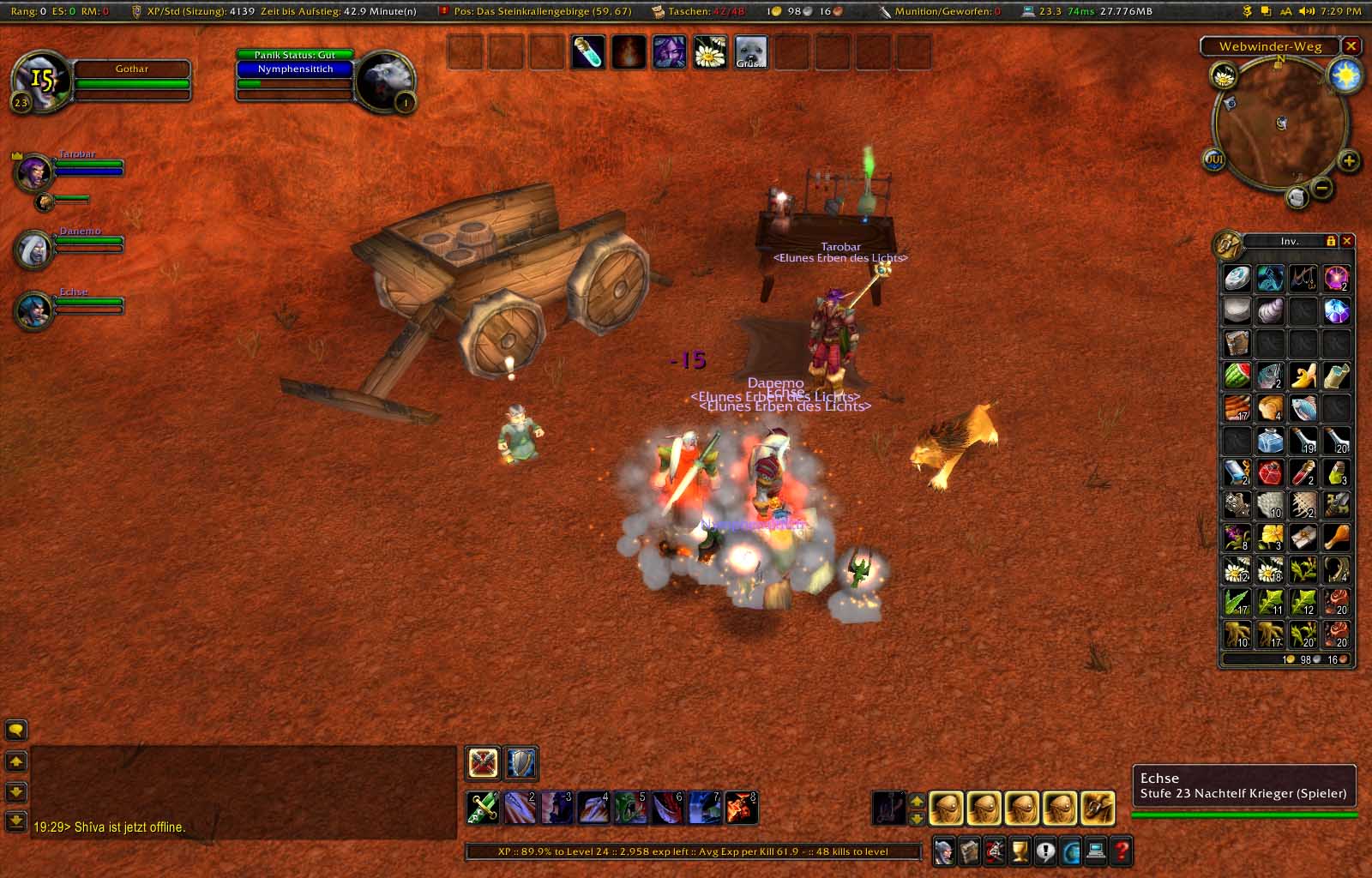Close the Inv. bag window
Viewport: 1372px width, 878px height.
point(1347,242)
